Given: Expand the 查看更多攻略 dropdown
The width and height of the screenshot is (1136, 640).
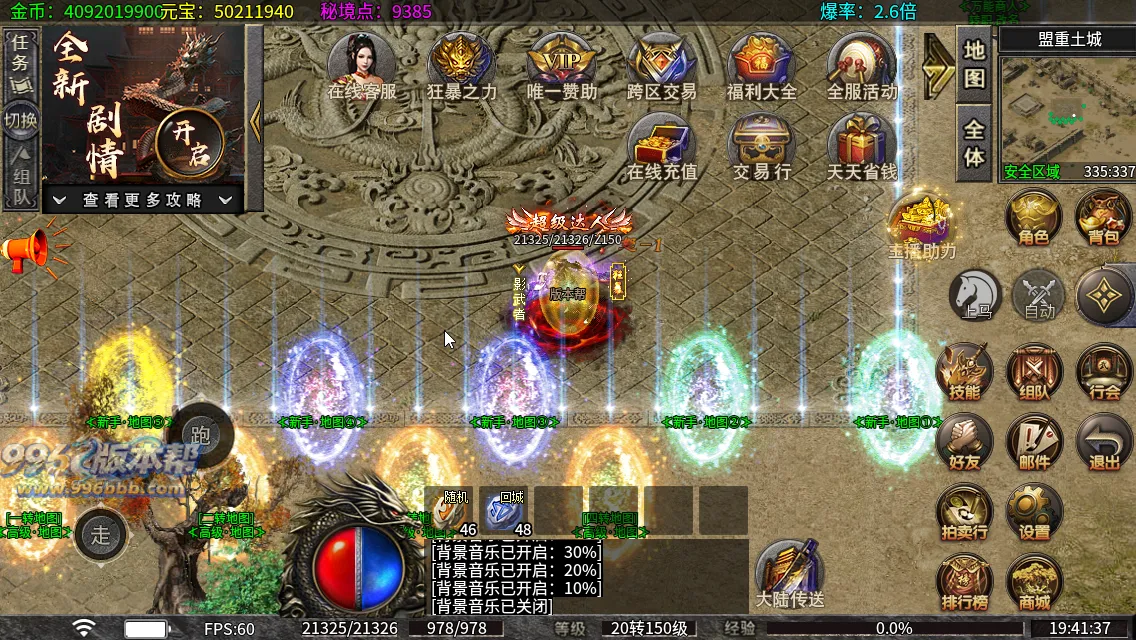Looking at the screenshot, I should [143, 200].
